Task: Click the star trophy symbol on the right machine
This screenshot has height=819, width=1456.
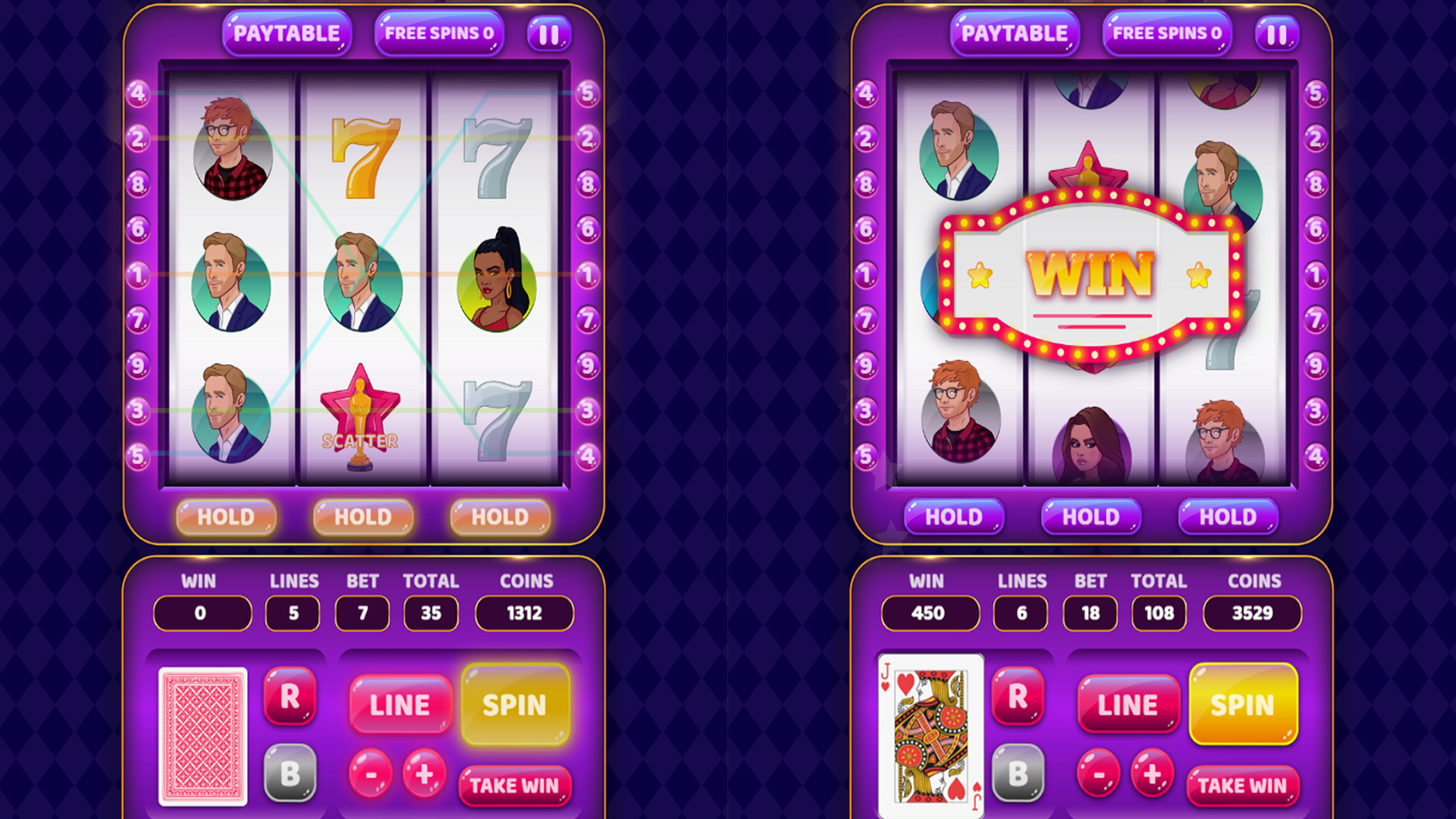Action: [1090, 167]
